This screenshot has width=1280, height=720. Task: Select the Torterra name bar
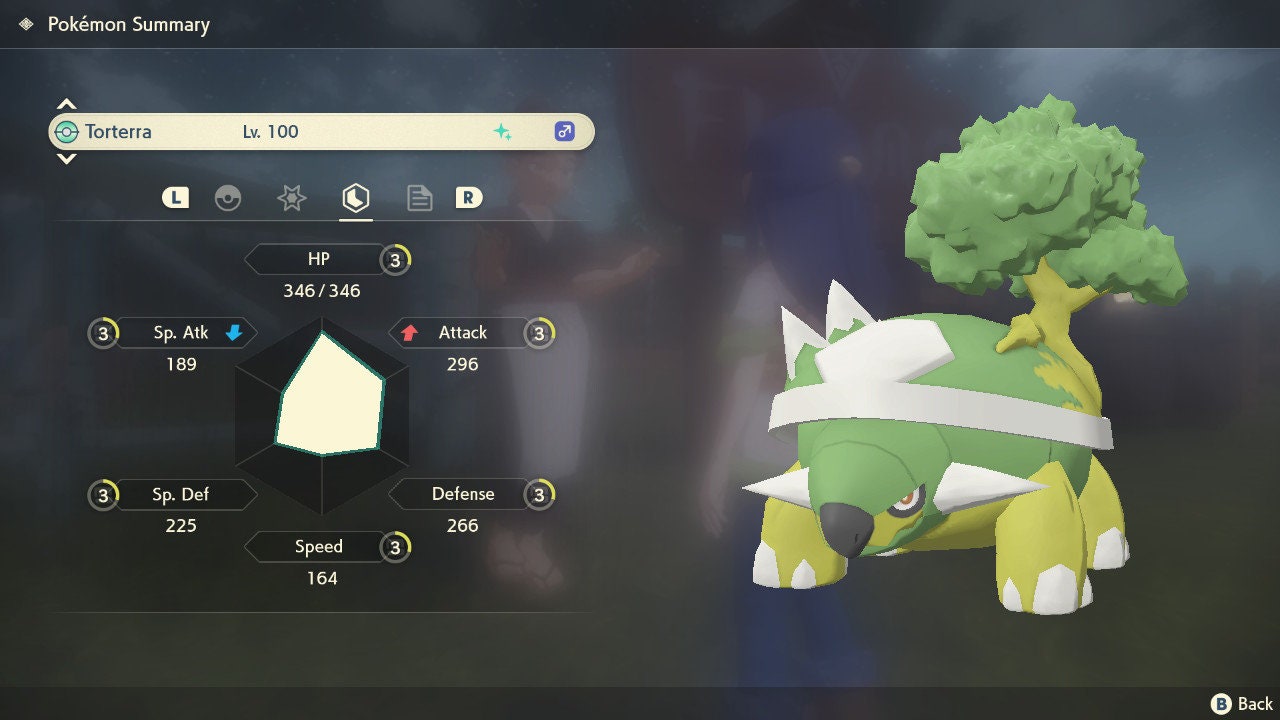320,131
